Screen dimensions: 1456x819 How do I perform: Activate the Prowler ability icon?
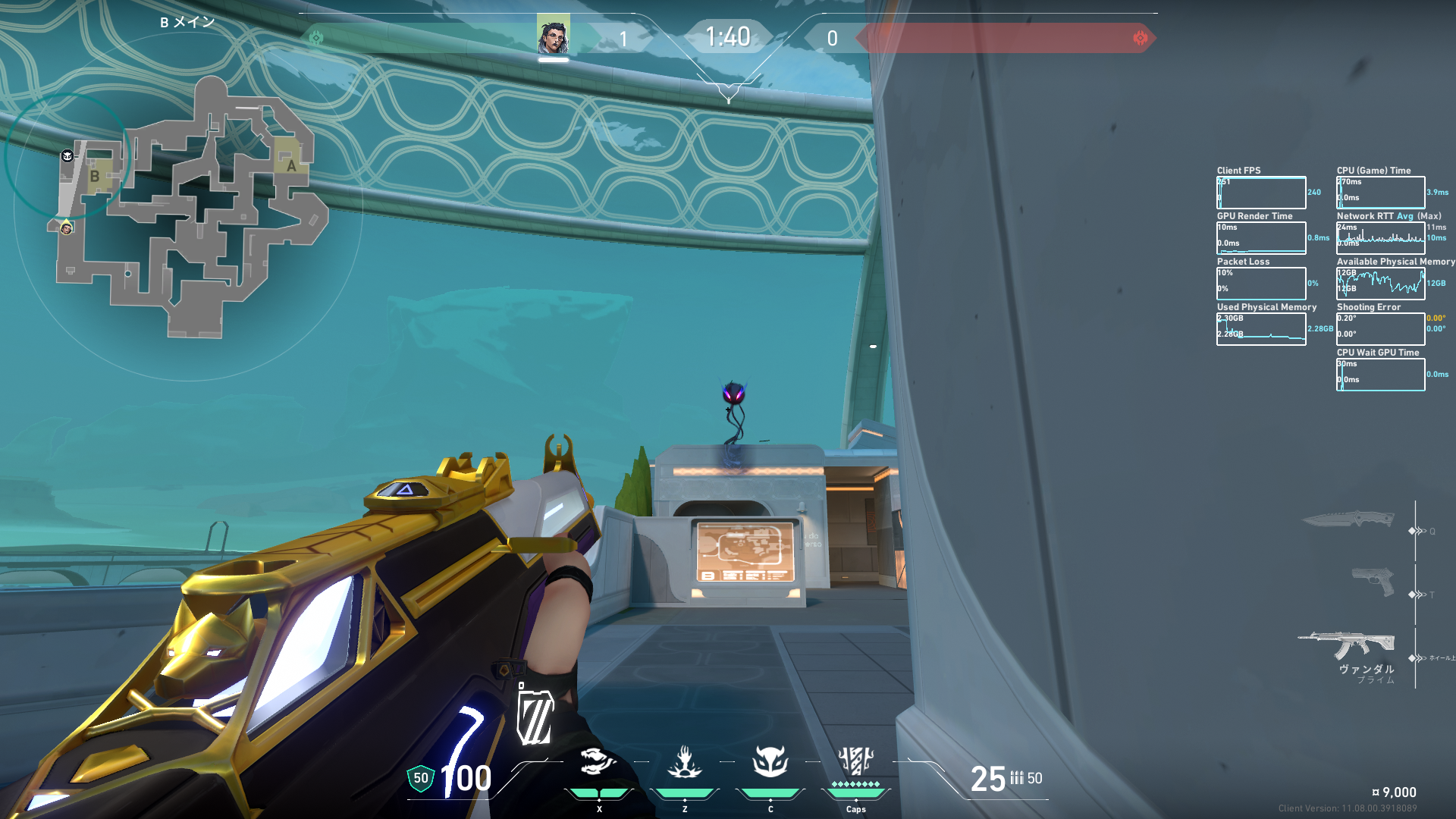click(598, 762)
